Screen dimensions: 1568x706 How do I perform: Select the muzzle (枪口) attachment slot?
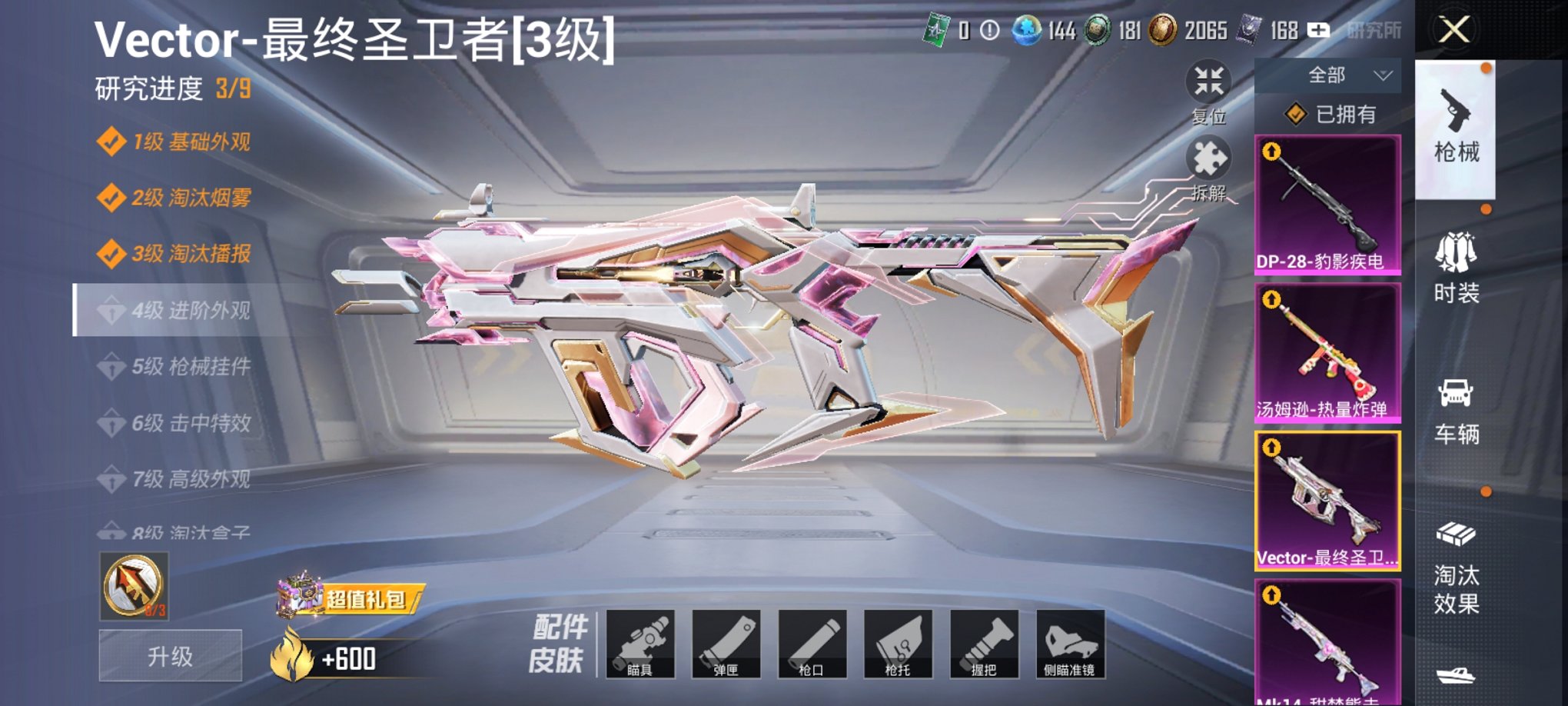[814, 644]
